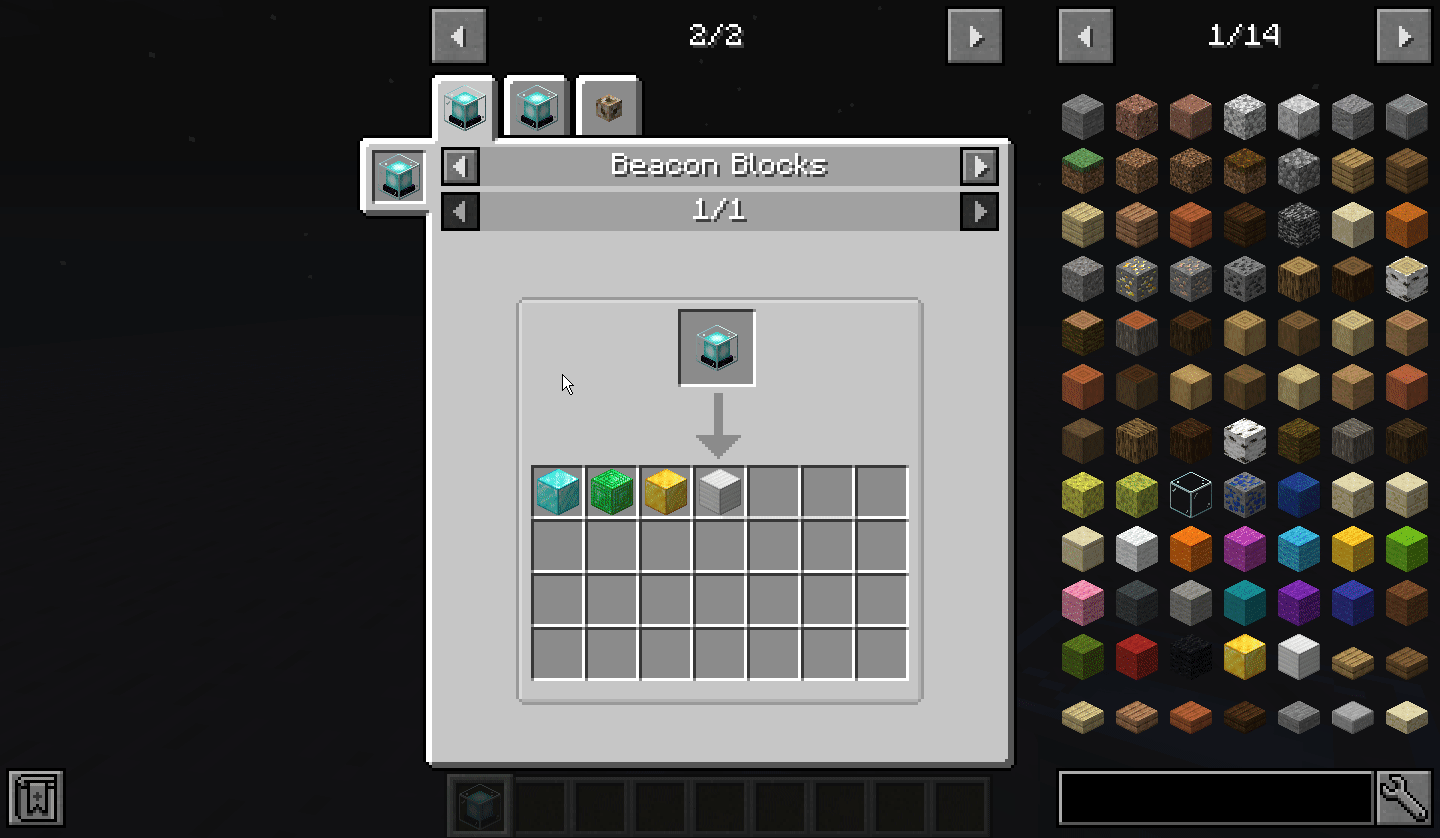
Task: Click the iron block ingredient in the recipe
Action: (719, 491)
